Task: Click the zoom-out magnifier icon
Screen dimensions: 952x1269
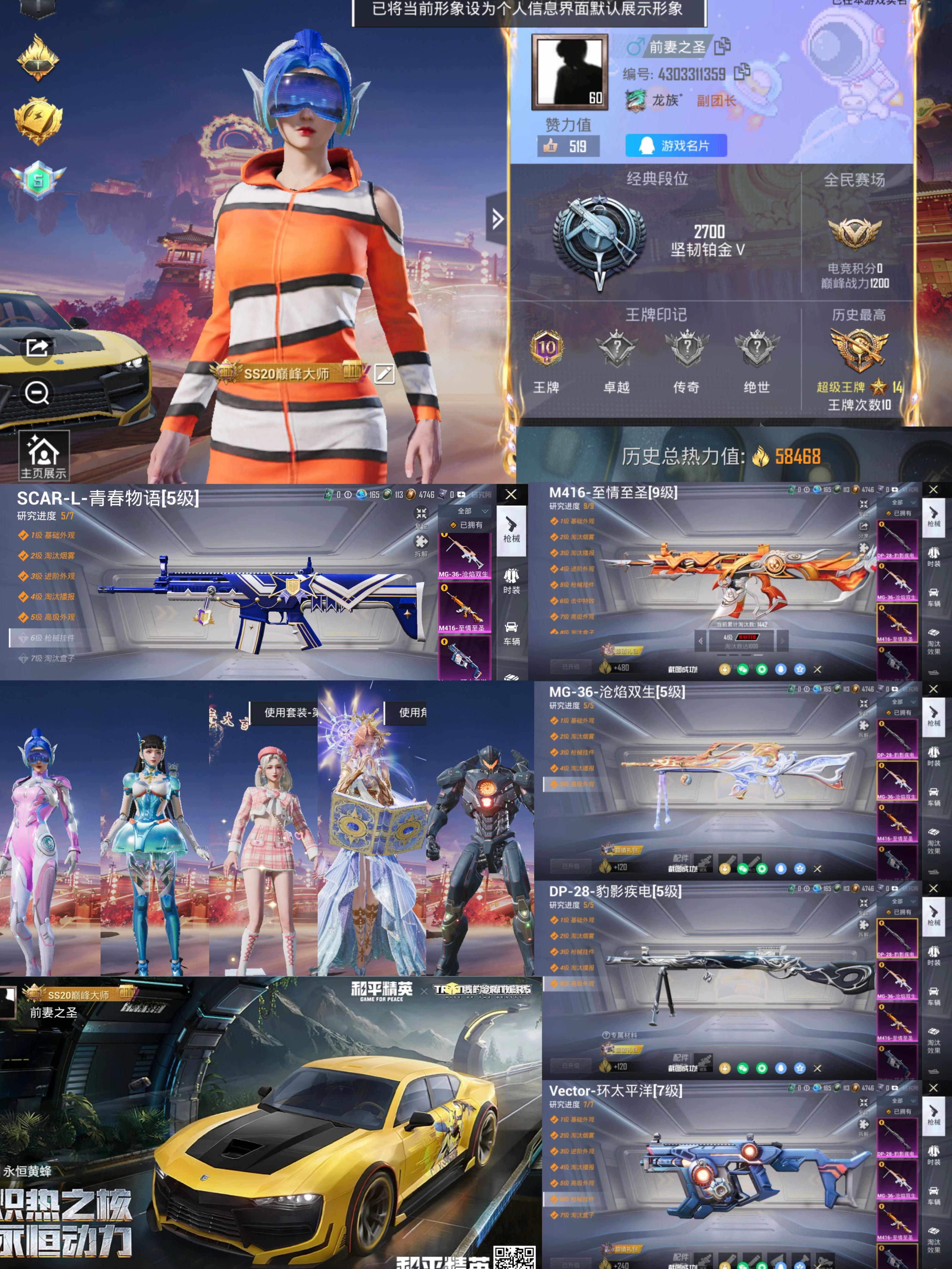Action: click(x=37, y=393)
